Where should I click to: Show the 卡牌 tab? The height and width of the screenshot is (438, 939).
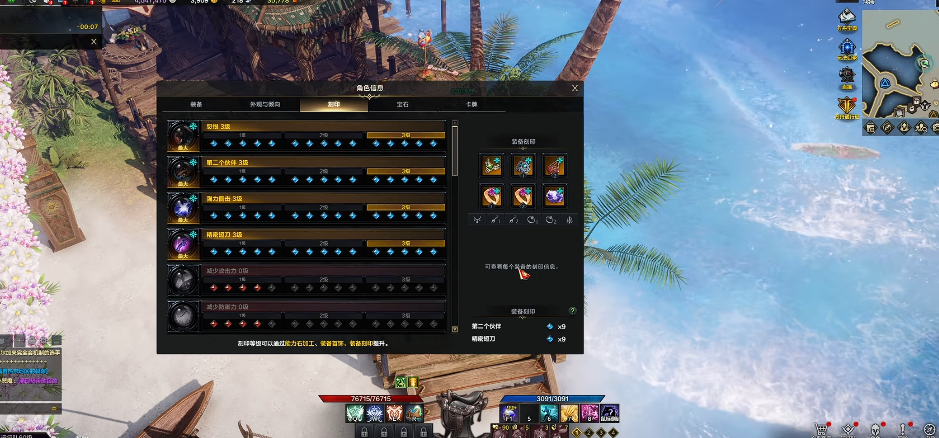pyautogui.click(x=471, y=104)
